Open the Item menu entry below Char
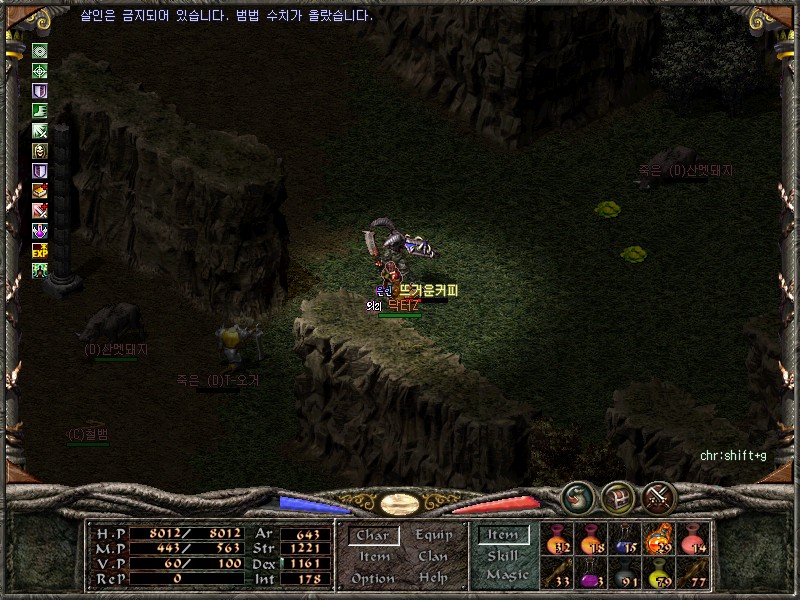 (372, 556)
